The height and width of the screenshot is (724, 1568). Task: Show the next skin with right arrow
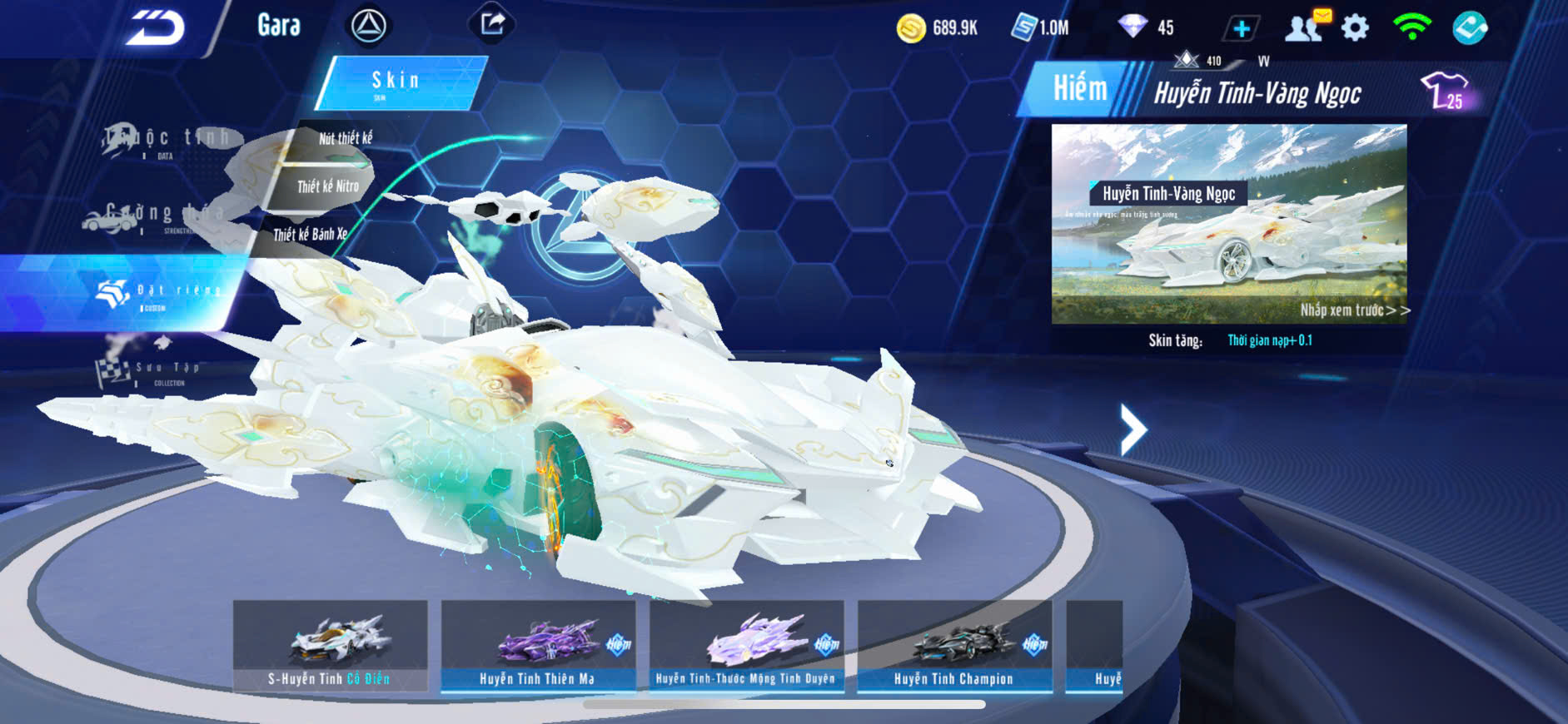coord(1132,429)
